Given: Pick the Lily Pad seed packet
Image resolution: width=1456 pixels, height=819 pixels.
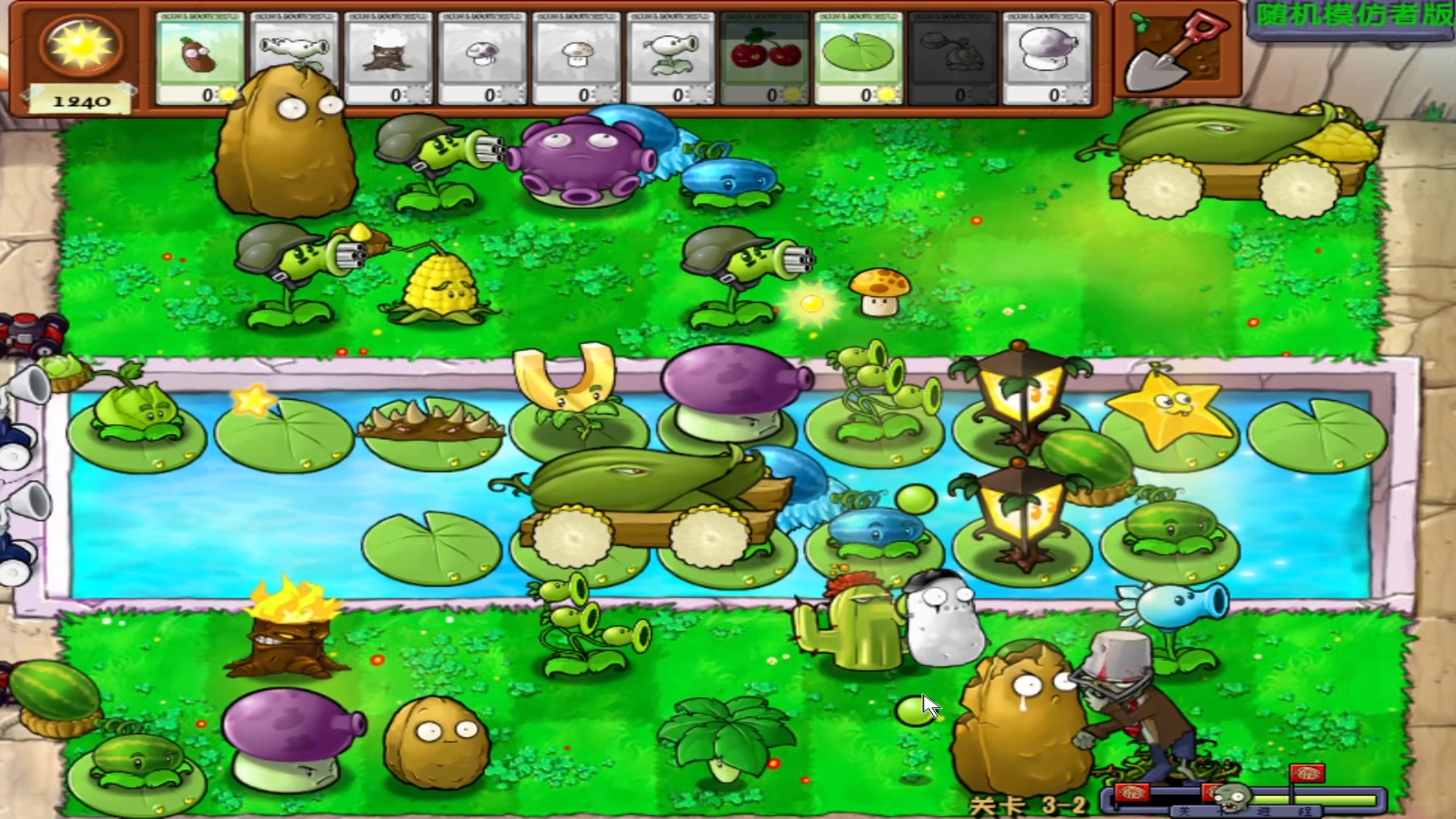Looking at the screenshot, I should (x=858, y=58).
